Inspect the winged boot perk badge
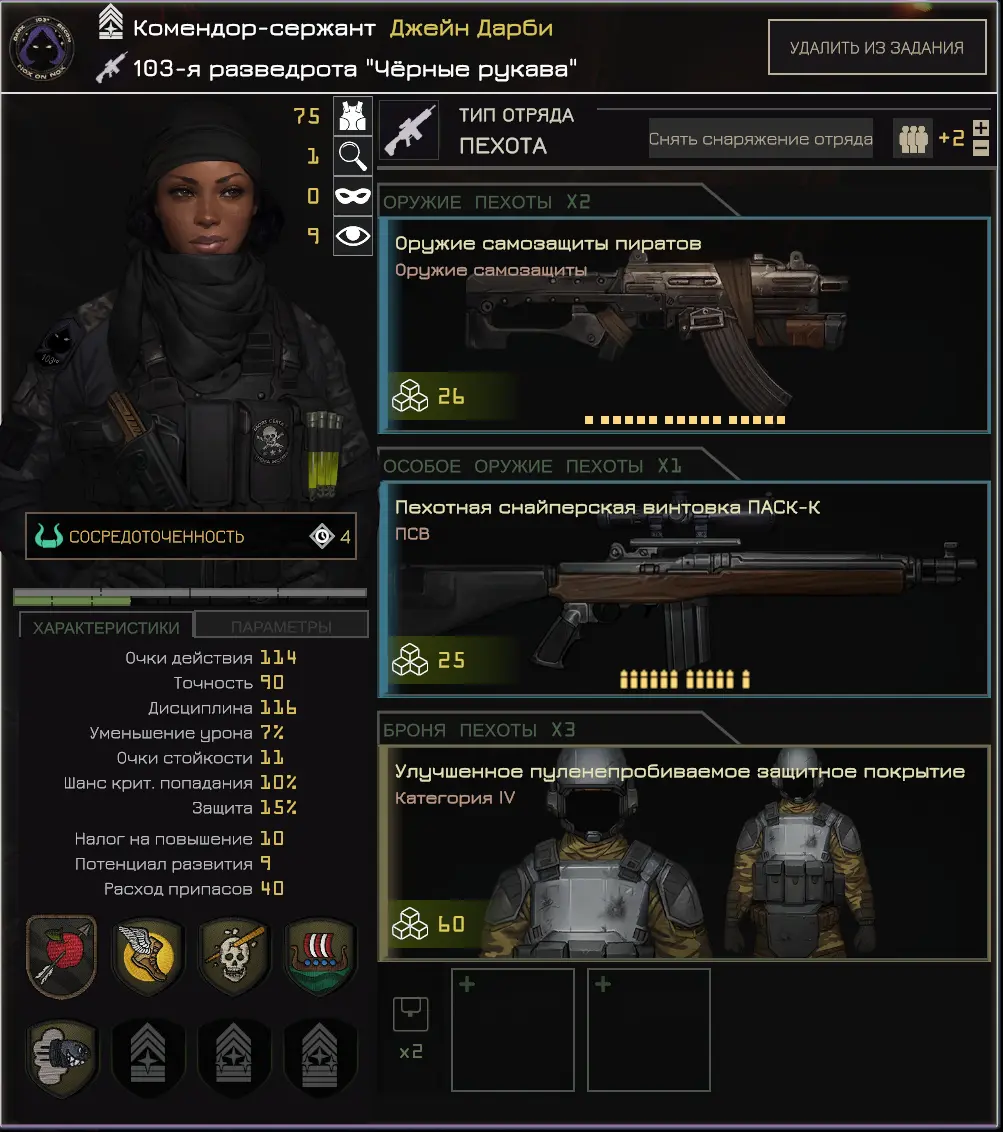 point(147,957)
